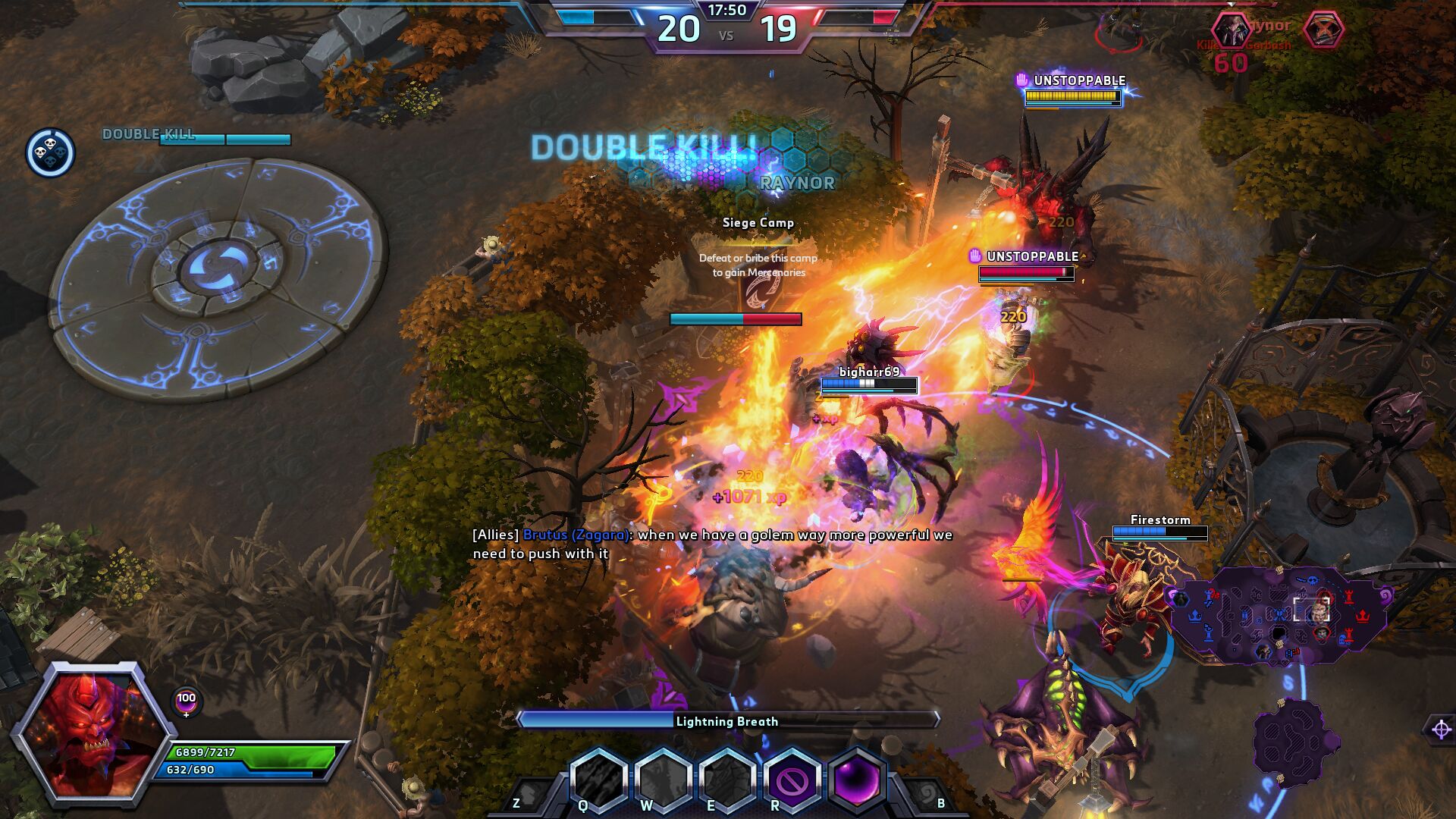This screenshot has width=1456, height=819.
Task: Click the main battlefield minimap
Action: pyautogui.click(x=1280, y=616)
